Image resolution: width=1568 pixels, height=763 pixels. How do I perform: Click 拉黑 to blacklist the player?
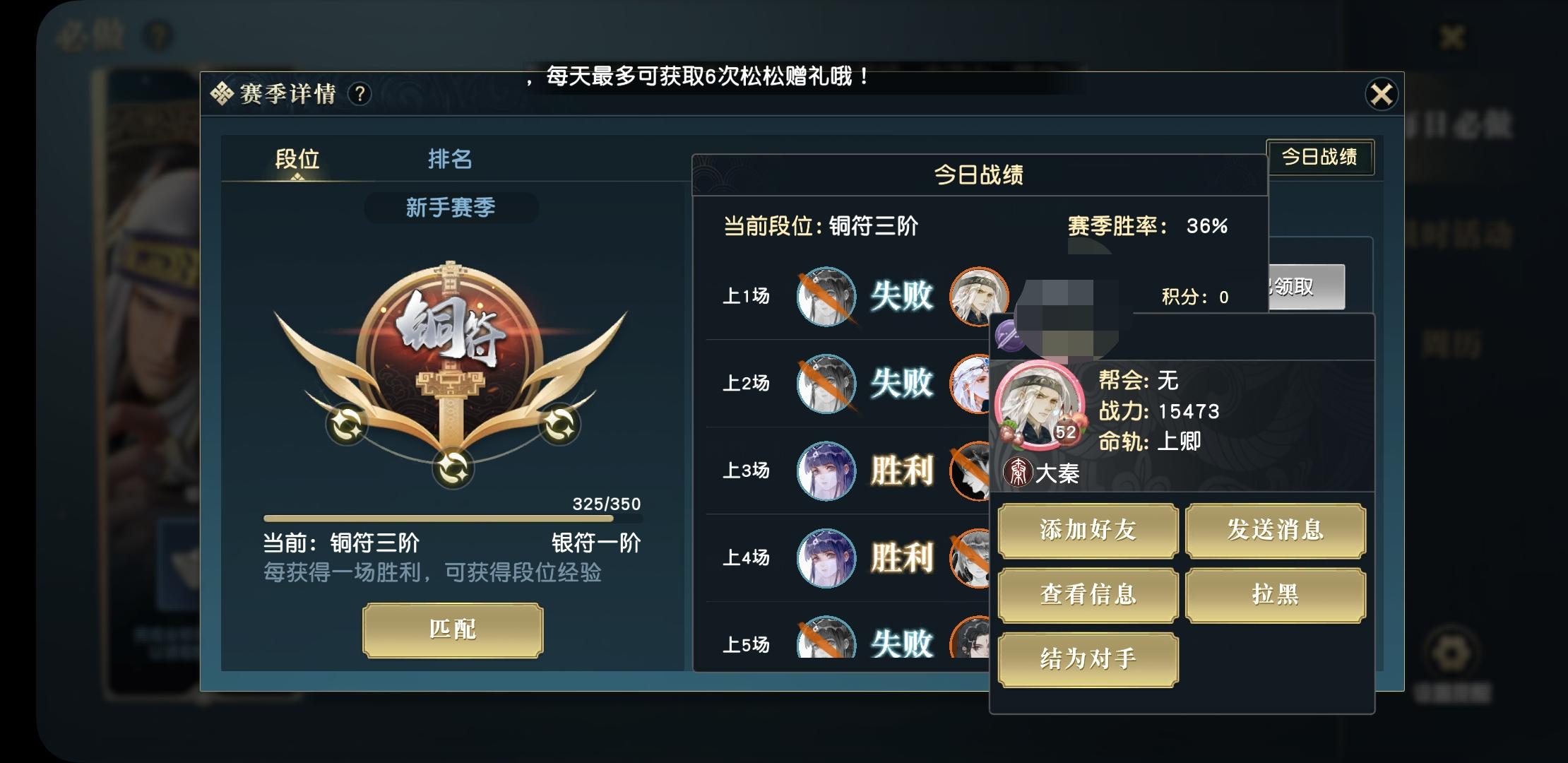1276,596
